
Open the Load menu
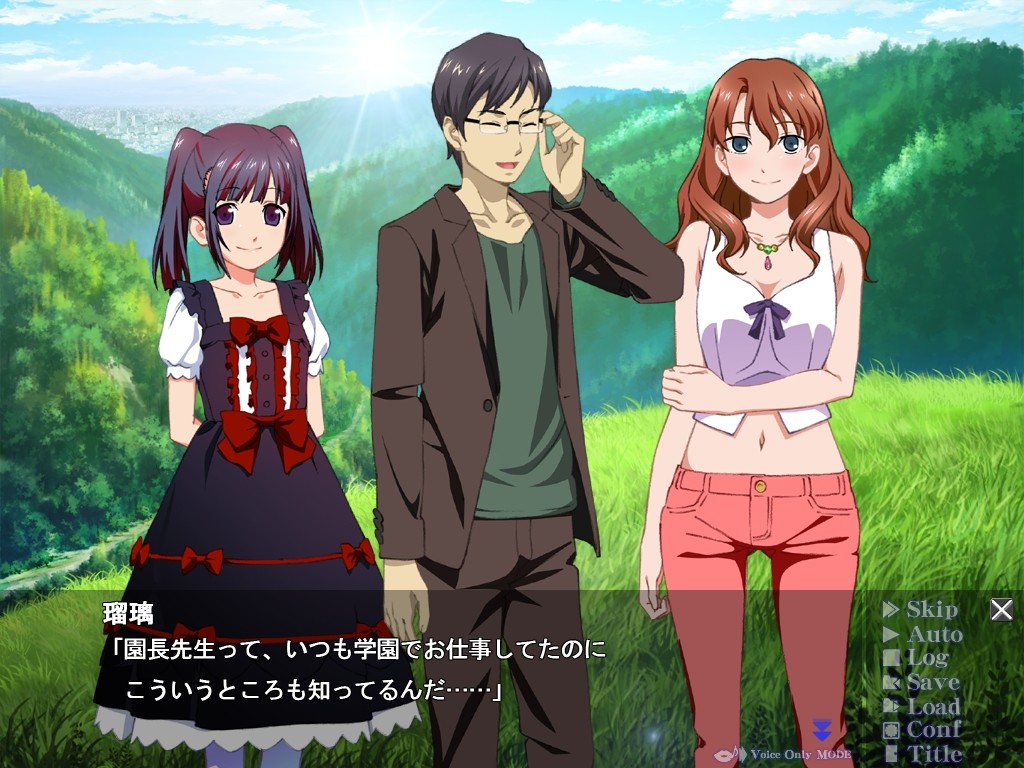click(922, 706)
